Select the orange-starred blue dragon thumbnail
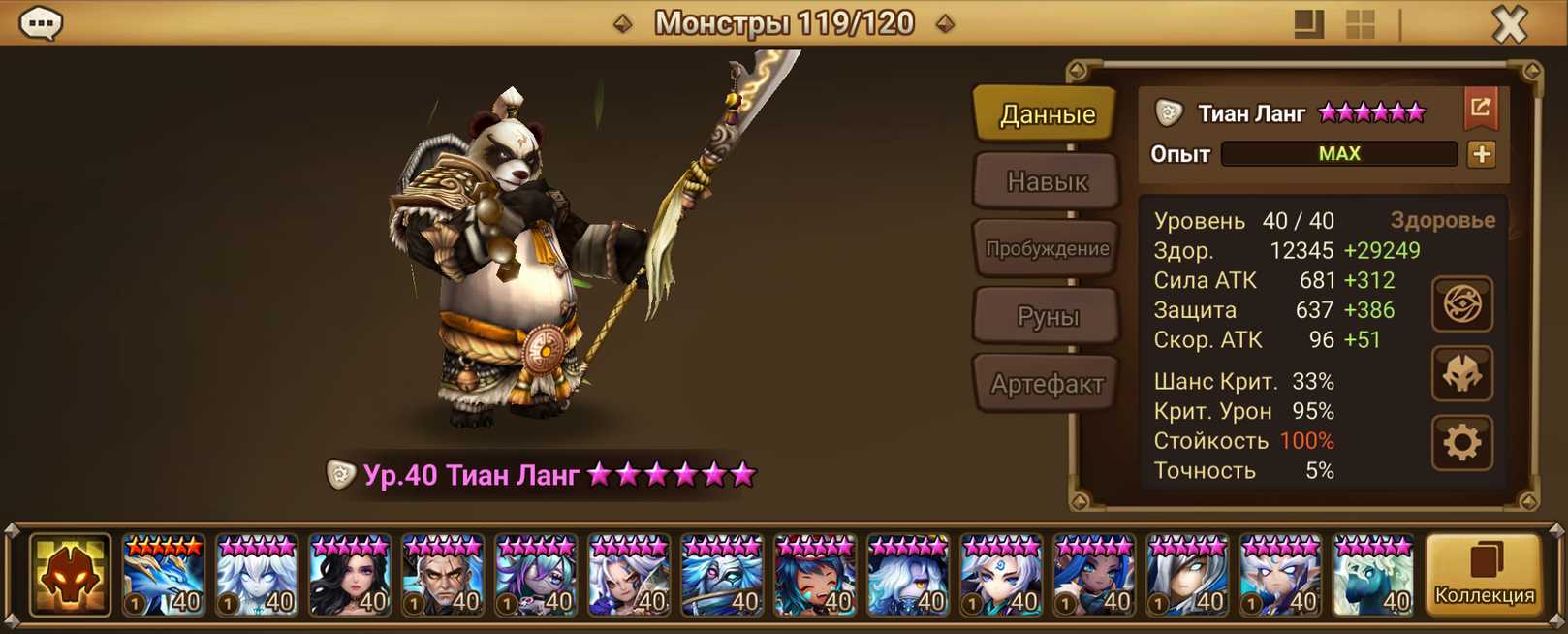The height and width of the screenshot is (634, 1568). [164, 576]
